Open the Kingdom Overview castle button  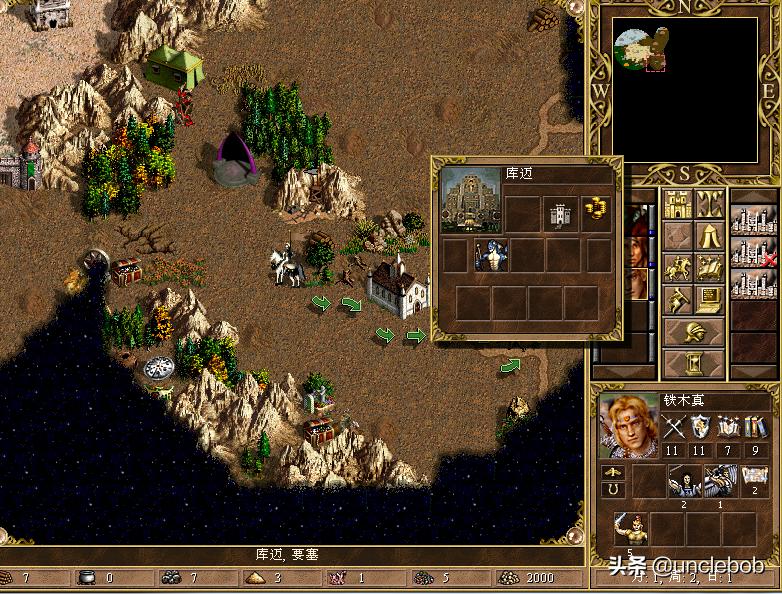[678, 205]
